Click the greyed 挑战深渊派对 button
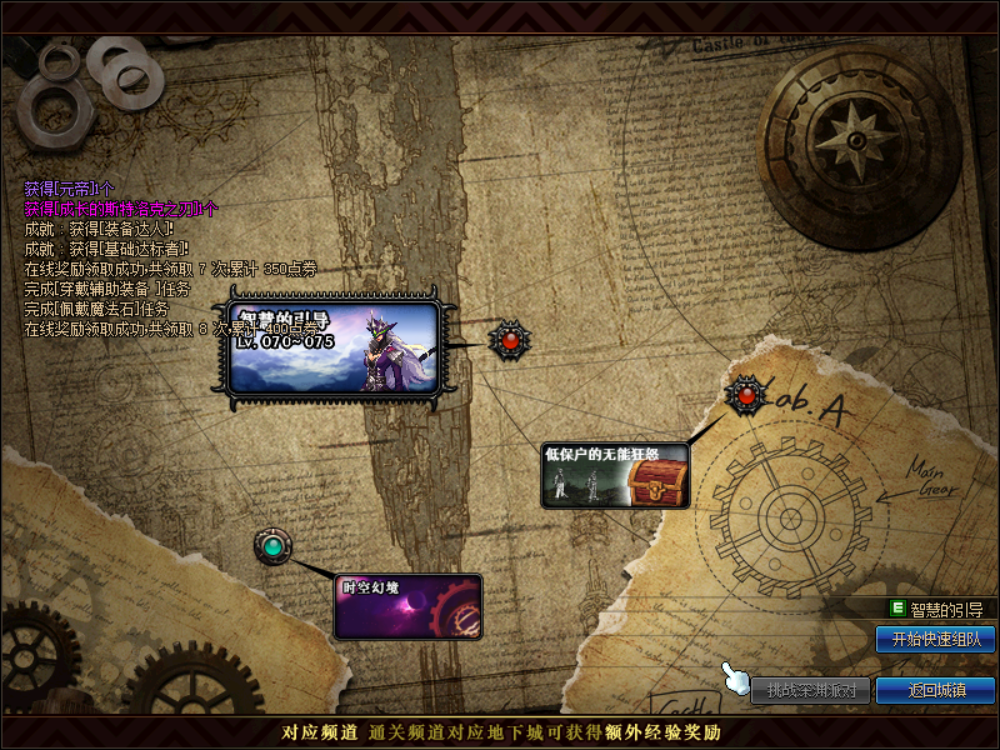 pos(811,690)
